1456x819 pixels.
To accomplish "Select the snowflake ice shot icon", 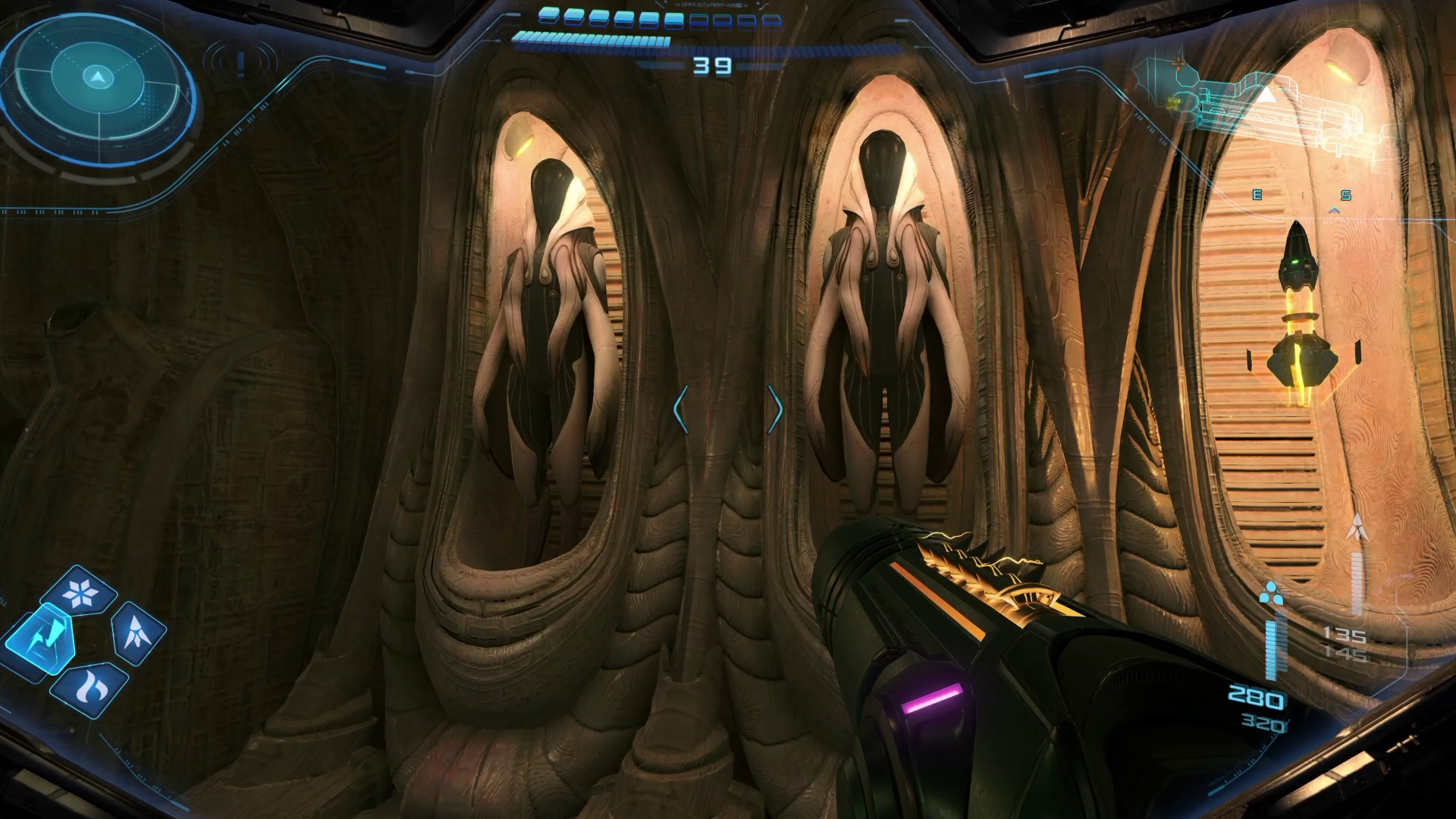I will (81, 593).
